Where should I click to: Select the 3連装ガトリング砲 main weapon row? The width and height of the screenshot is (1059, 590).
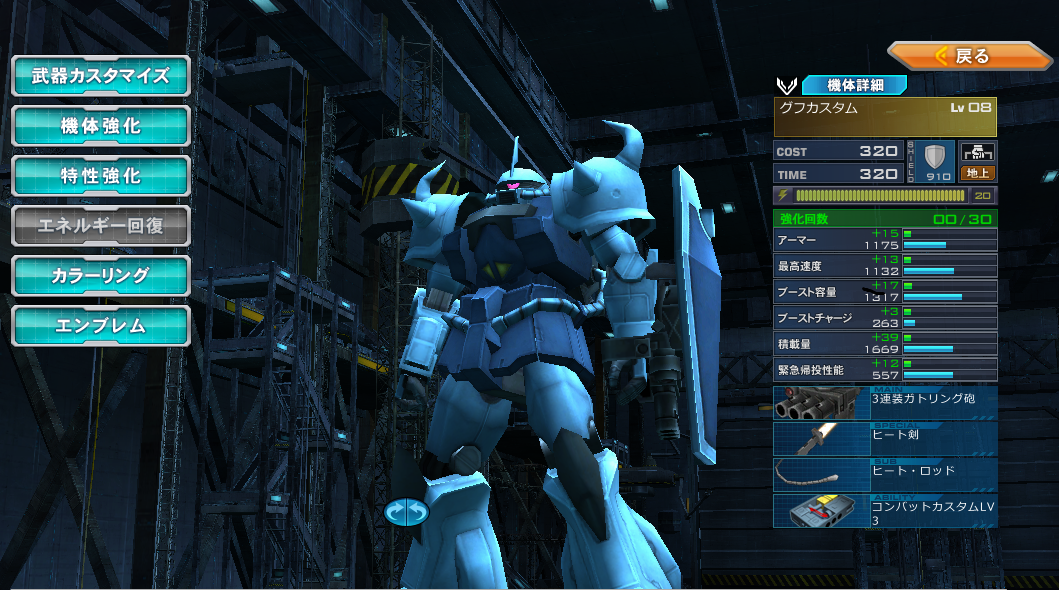pos(885,402)
